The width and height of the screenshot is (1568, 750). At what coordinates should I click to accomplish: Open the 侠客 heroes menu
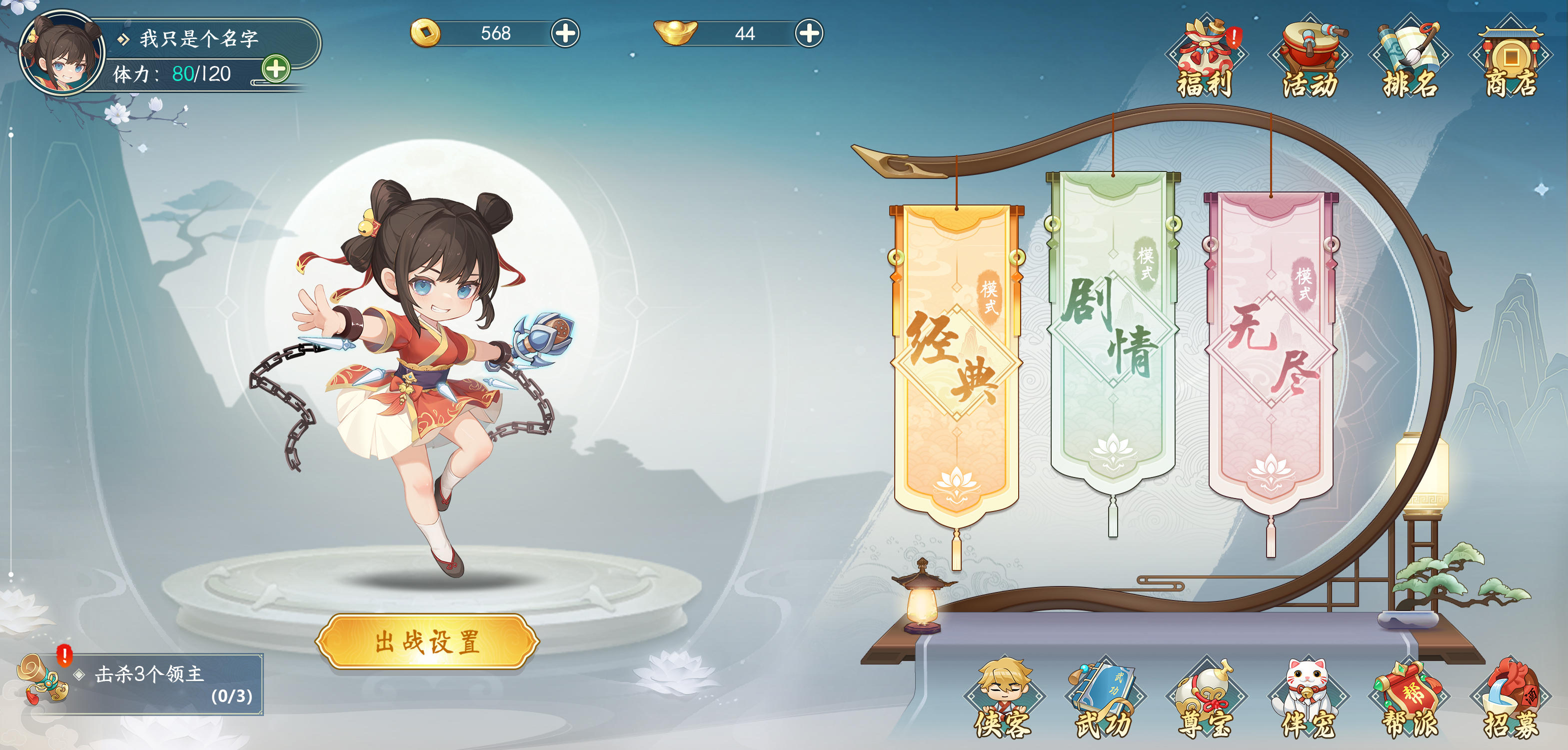pos(1004,699)
